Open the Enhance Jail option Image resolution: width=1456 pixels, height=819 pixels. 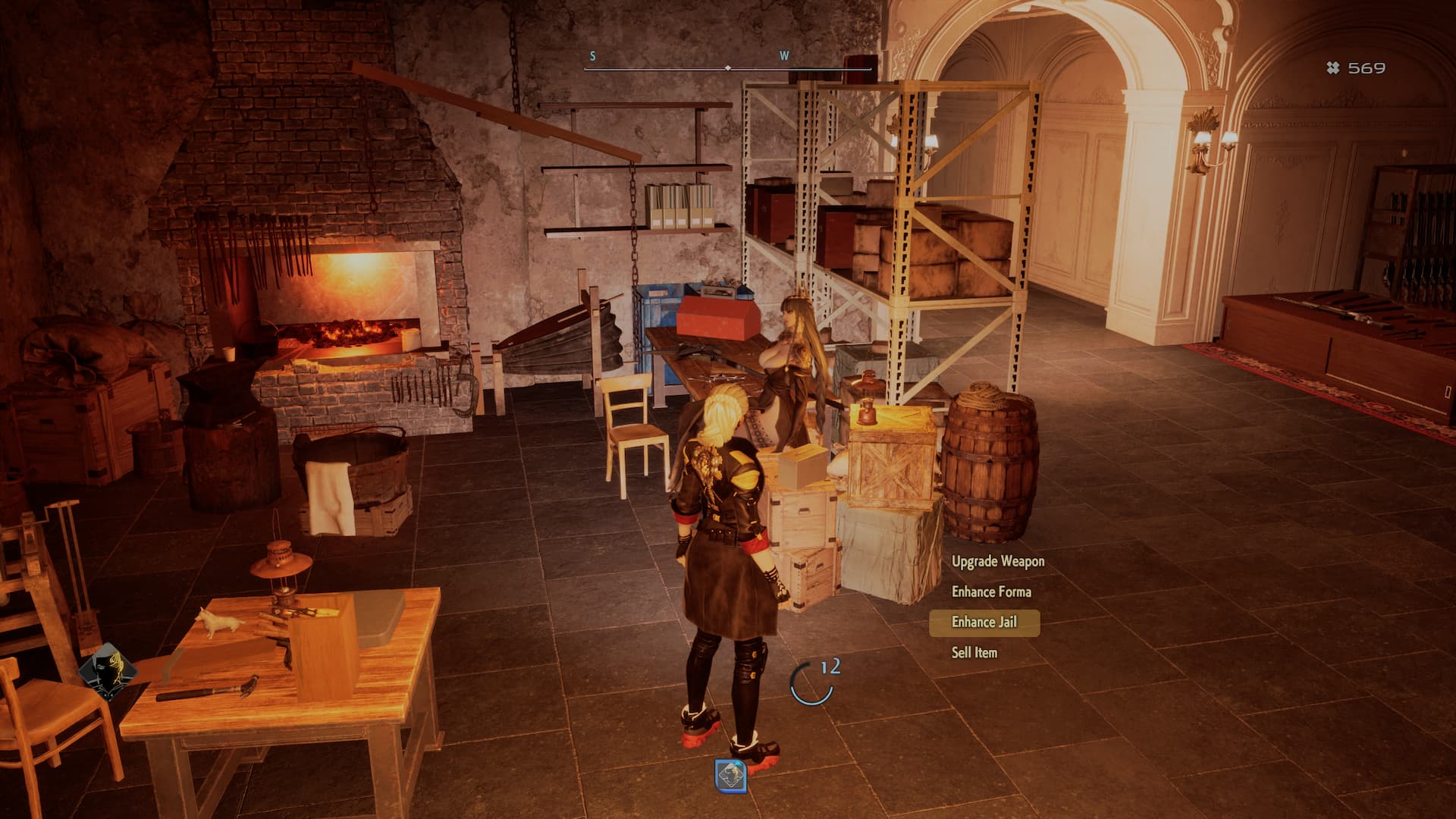coord(984,622)
